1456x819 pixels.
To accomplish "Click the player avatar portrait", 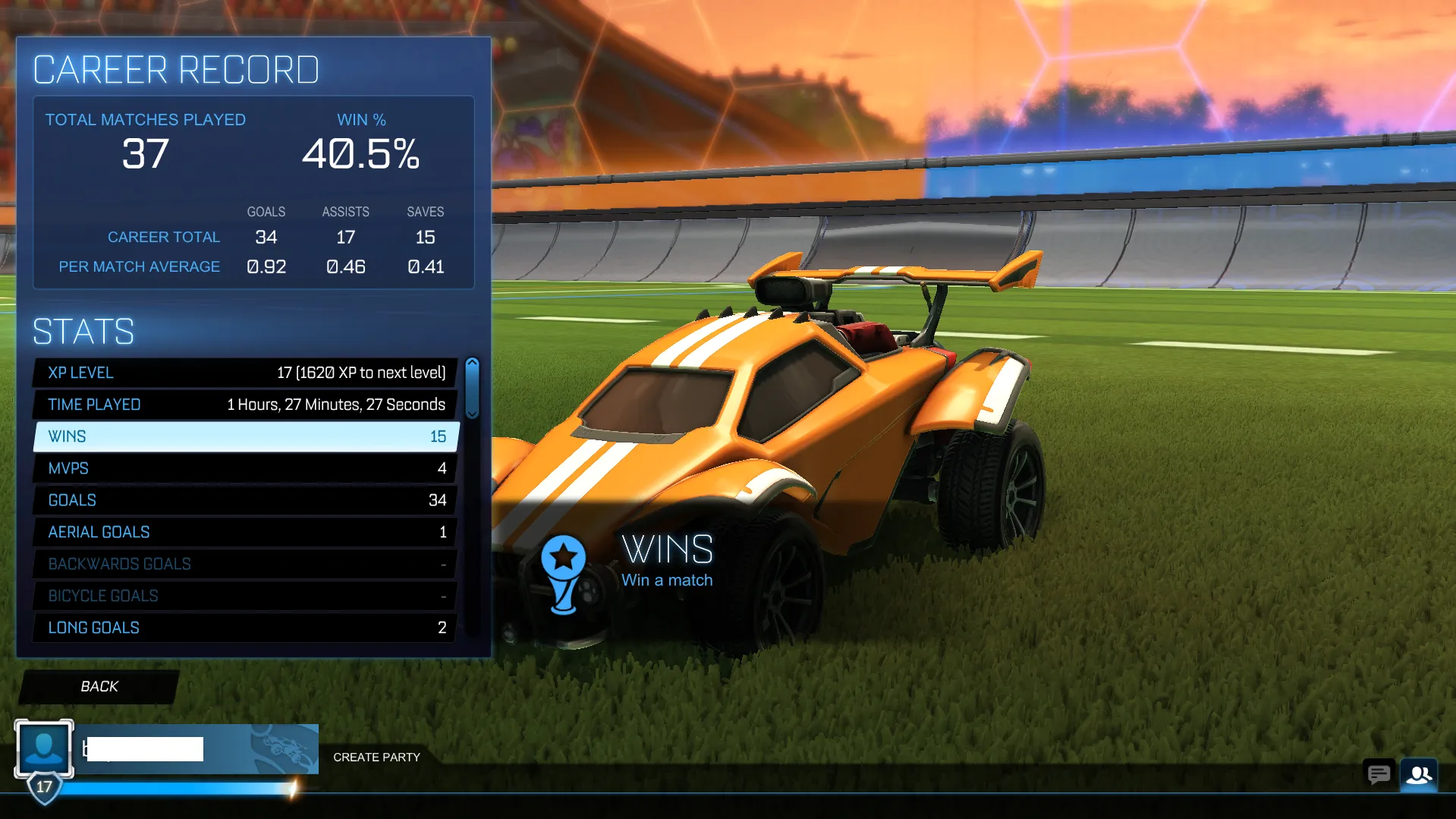I will pyautogui.click(x=43, y=748).
